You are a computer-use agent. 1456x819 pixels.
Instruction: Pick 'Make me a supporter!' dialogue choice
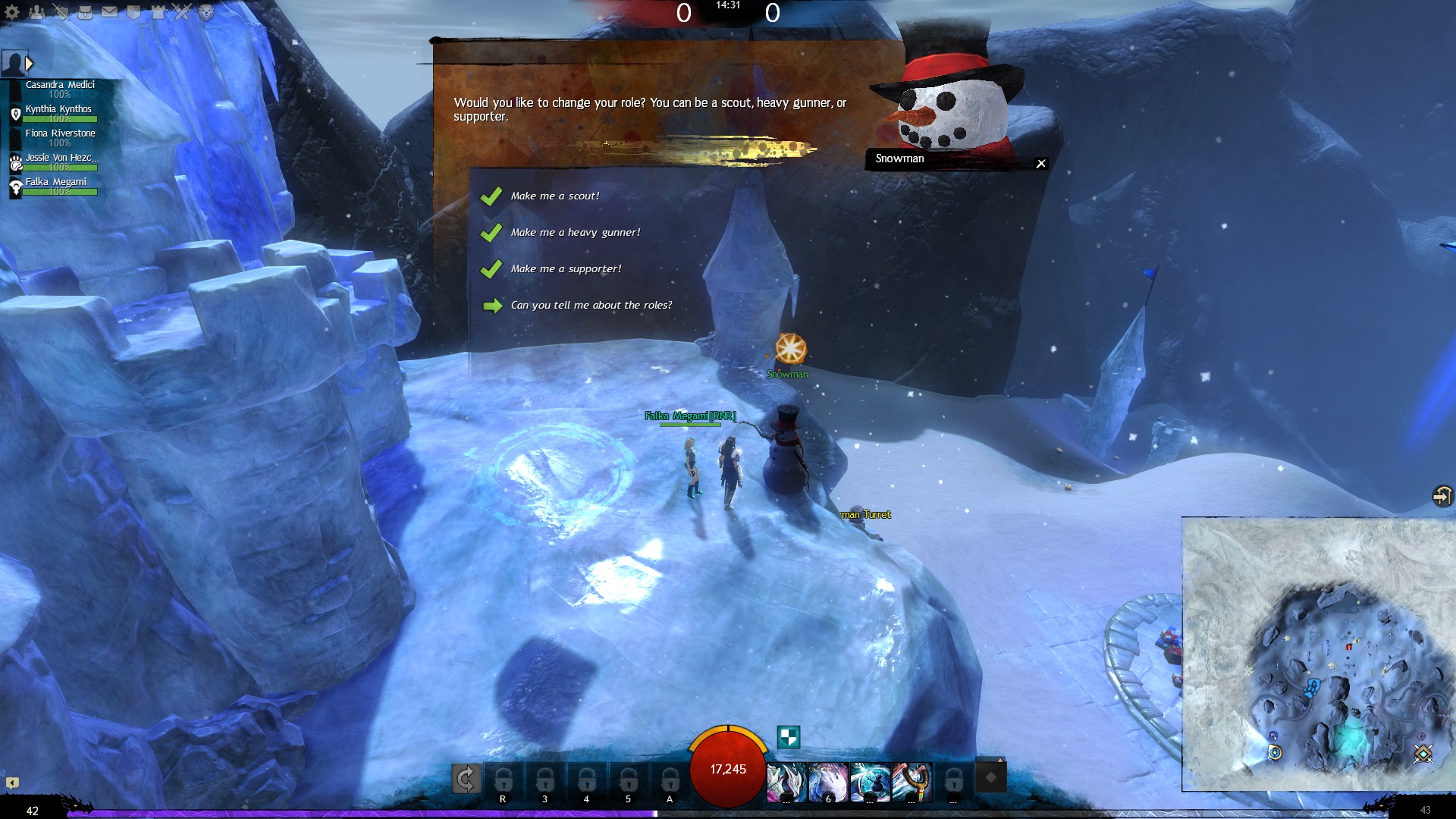click(x=566, y=268)
